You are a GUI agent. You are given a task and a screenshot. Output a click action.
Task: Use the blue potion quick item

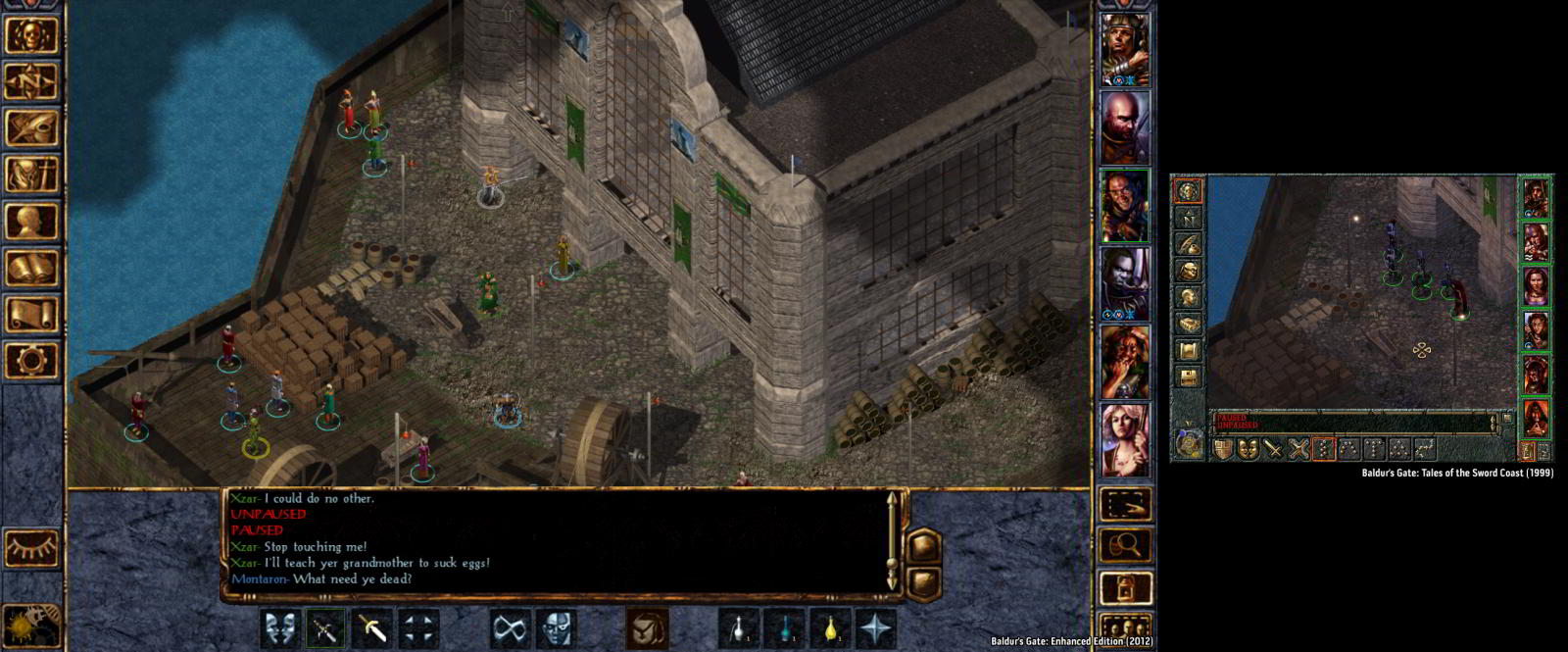click(x=785, y=628)
